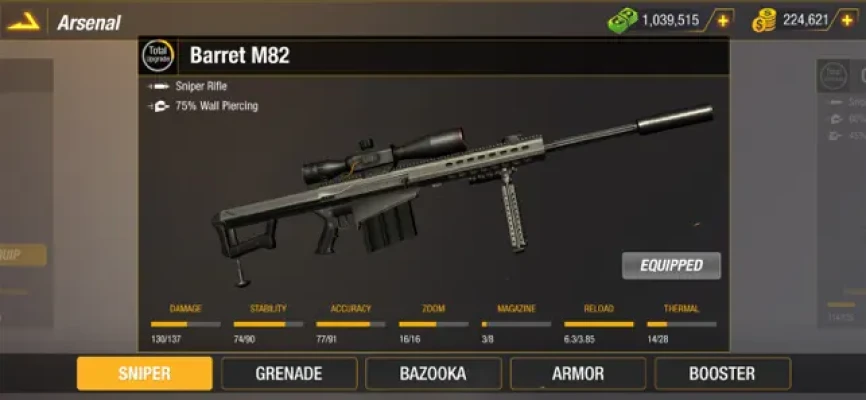The width and height of the screenshot is (866, 400).
Task: Select the Zoom stat bar
Action: (433, 324)
